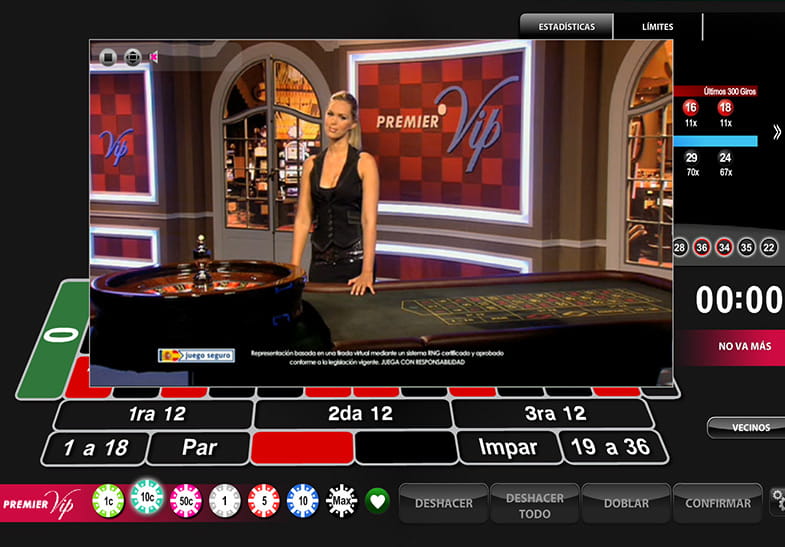
Task: Stop the live video stream
Action: click(108, 57)
